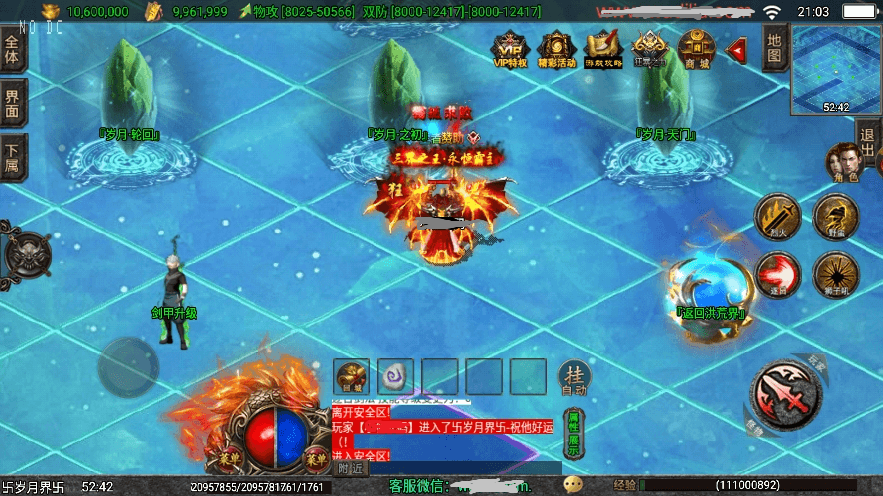The height and width of the screenshot is (496, 883).
Task: Select the 全体 tab on the left
Action: point(12,50)
